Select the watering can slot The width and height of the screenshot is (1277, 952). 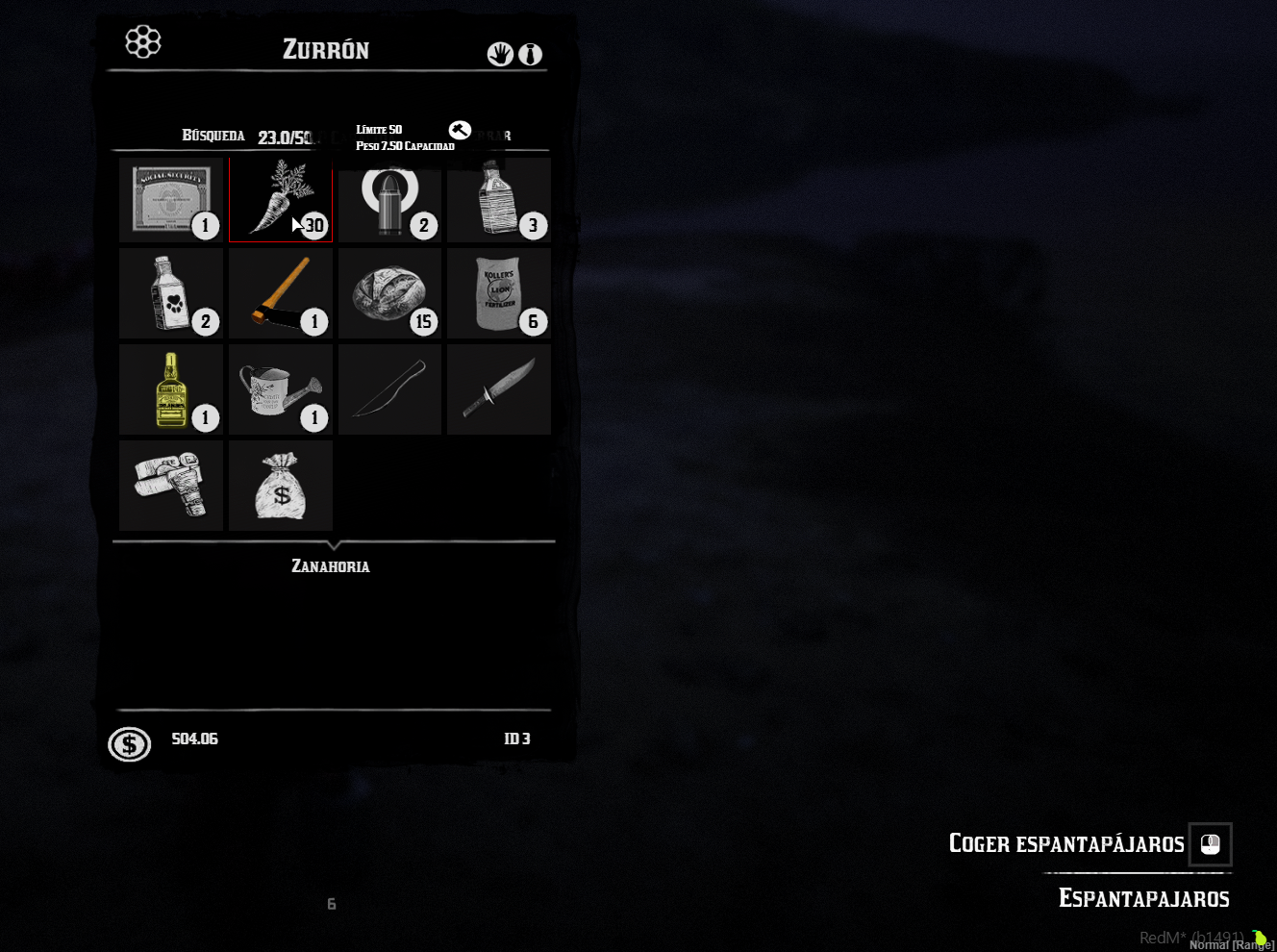pyautogui.click(x=281, y=389)
